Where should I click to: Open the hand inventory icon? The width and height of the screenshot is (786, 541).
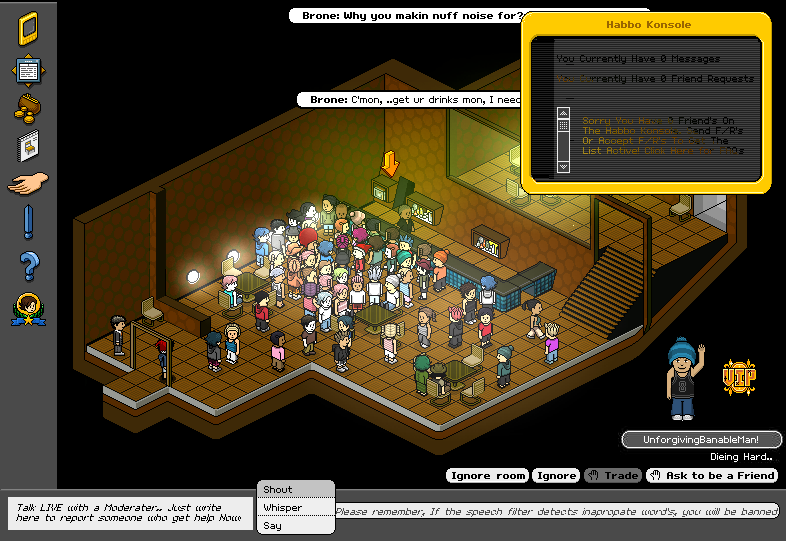pos(27,184)
